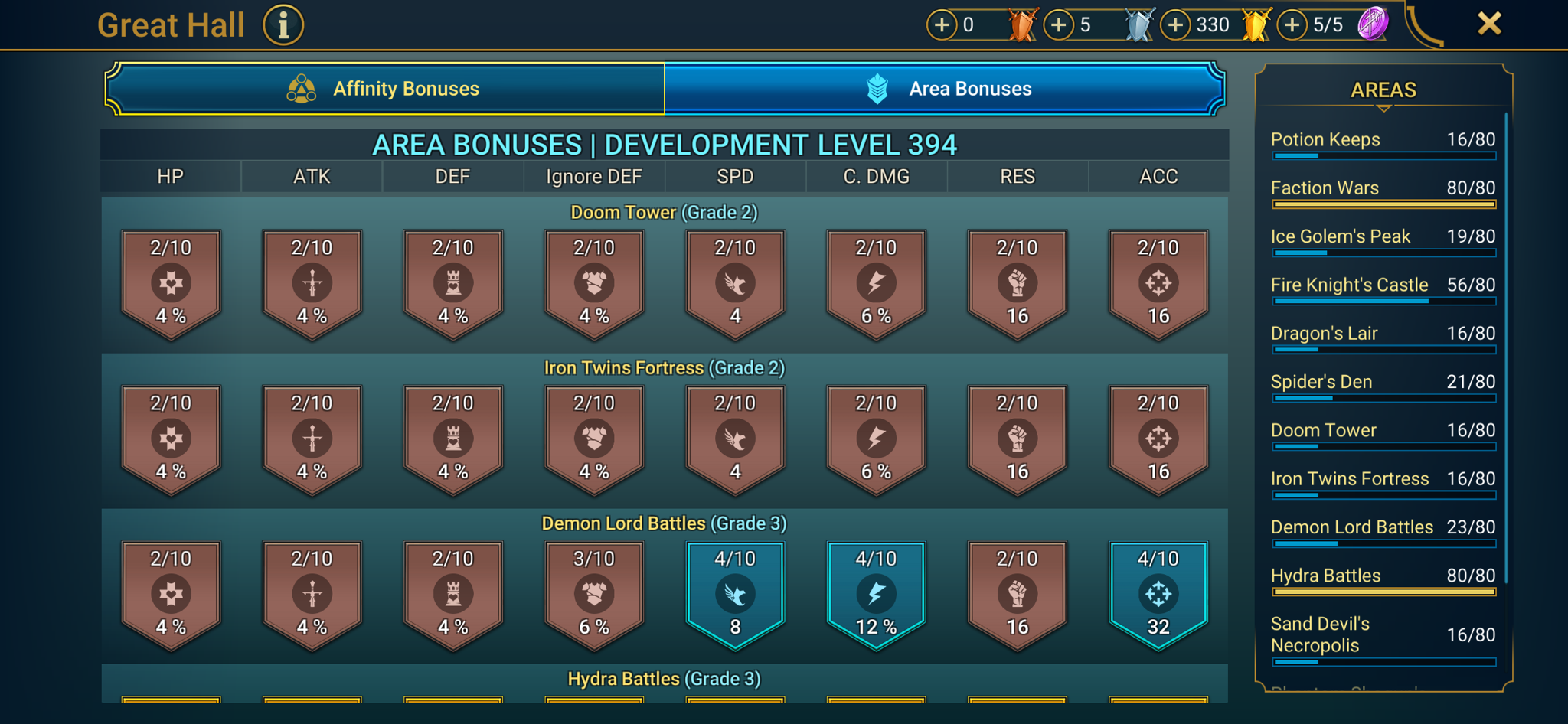Select the ACC bonus shield under Demon Lord Battles
The height and width of the screenshot is (724, 1568).
pos(1158,595)
